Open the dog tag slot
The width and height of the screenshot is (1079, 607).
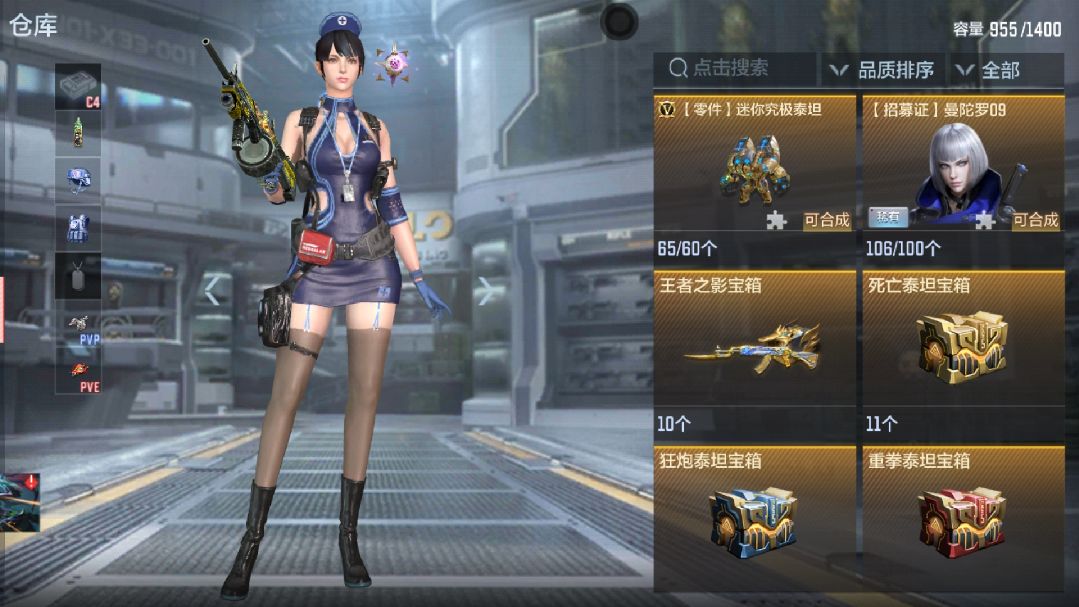click(78, 275)
